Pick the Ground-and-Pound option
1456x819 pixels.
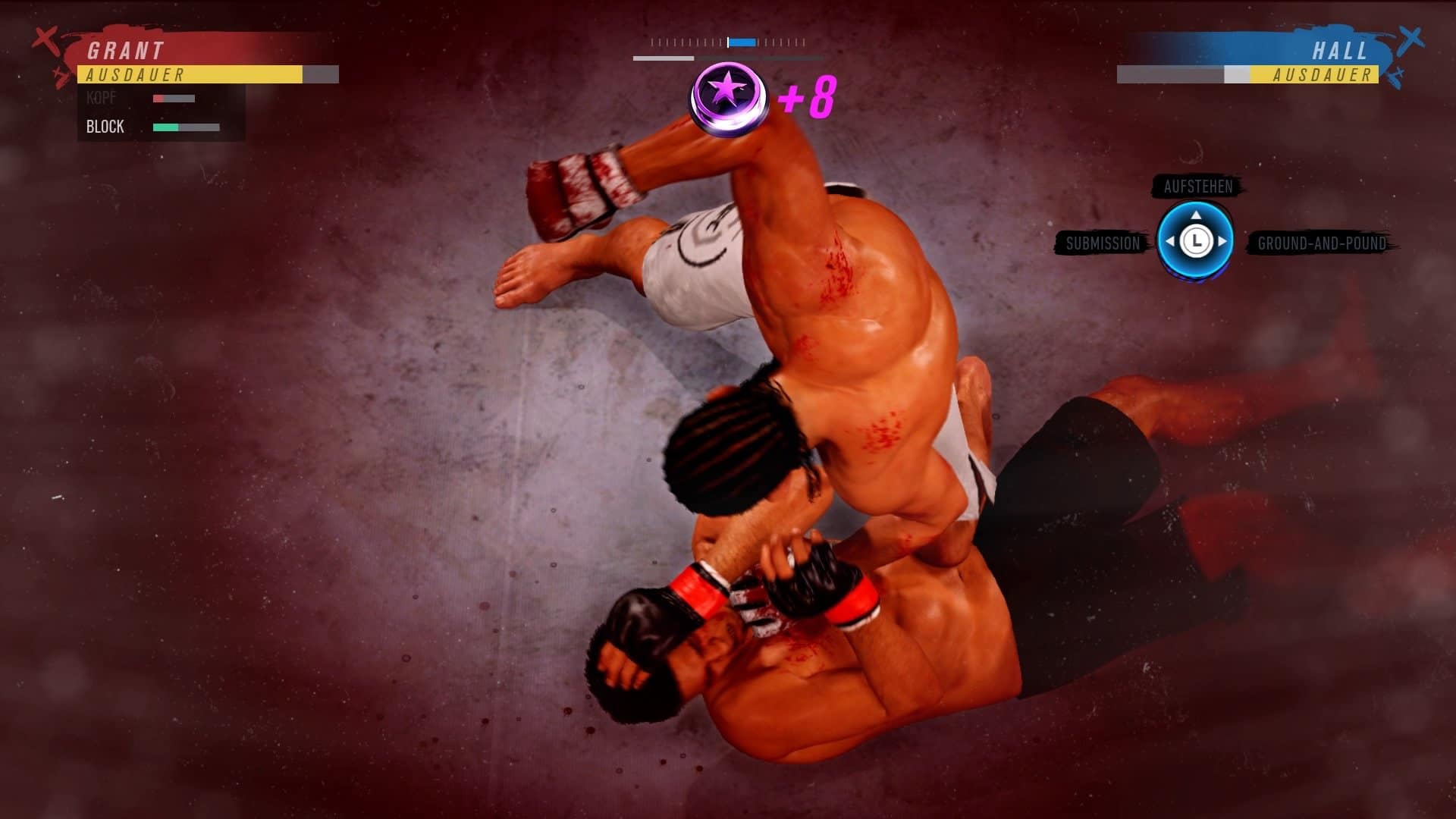[x=1321, y=243]
